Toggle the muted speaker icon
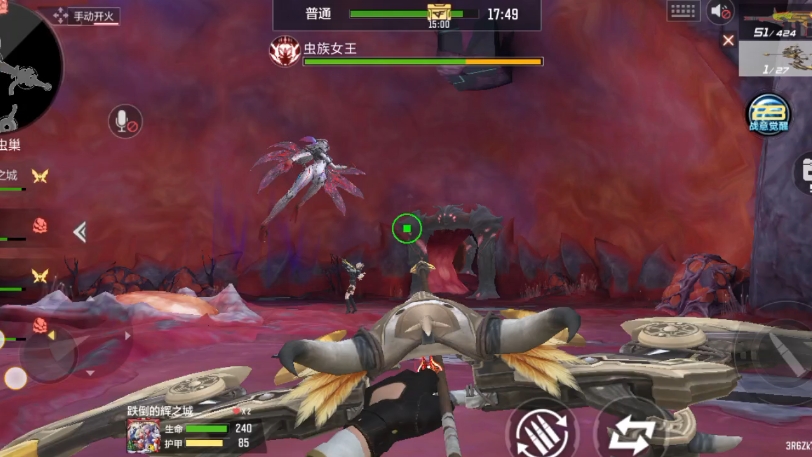The height and width of the screenshot is (457, 812). click(x=720, y=12)
